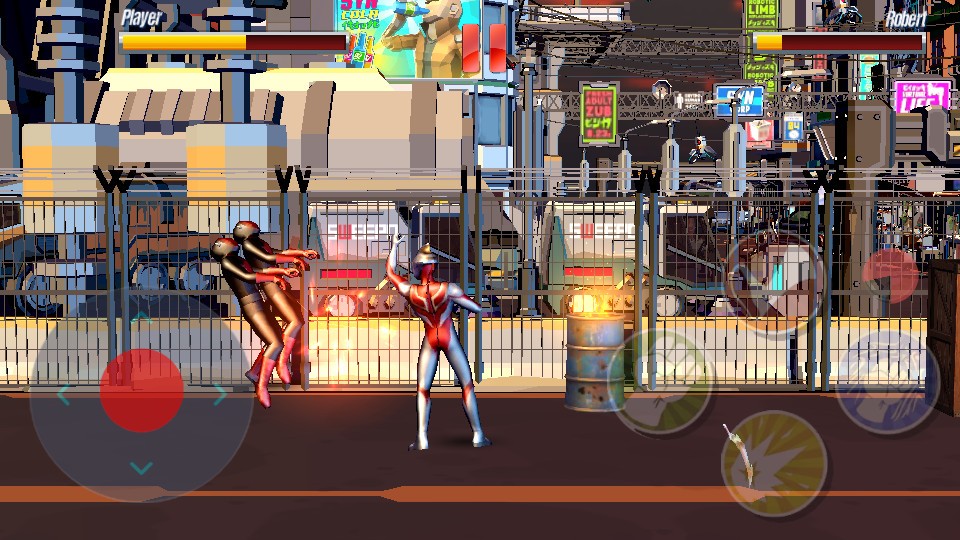Activate the yellow kick attack button
The height and width of the screenshot is (540, 960).
coord(773,463)
